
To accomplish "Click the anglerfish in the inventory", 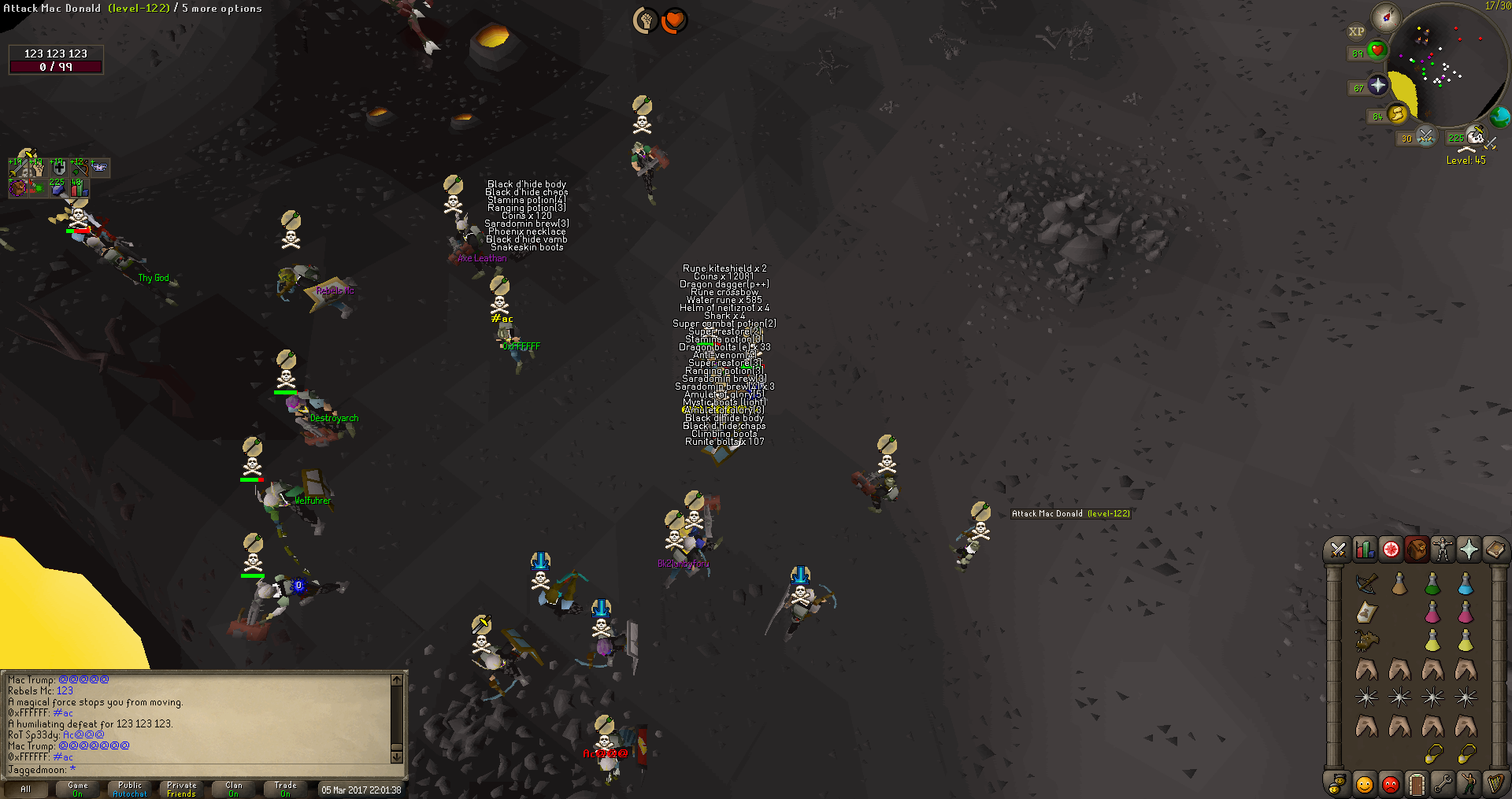I will (1366, 641).
